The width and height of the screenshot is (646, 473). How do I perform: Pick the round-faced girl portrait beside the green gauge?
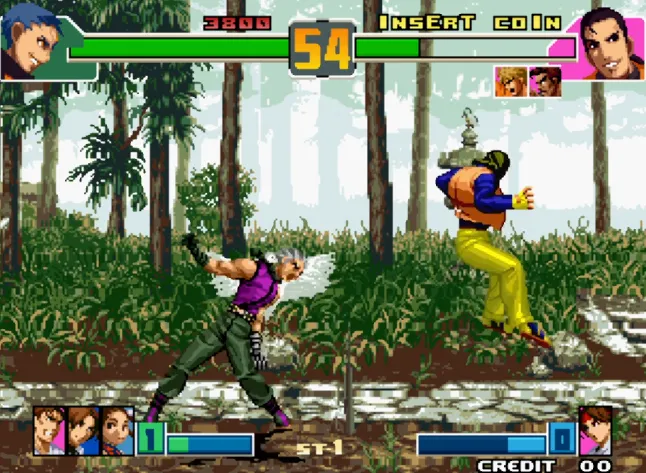[116, 430]
